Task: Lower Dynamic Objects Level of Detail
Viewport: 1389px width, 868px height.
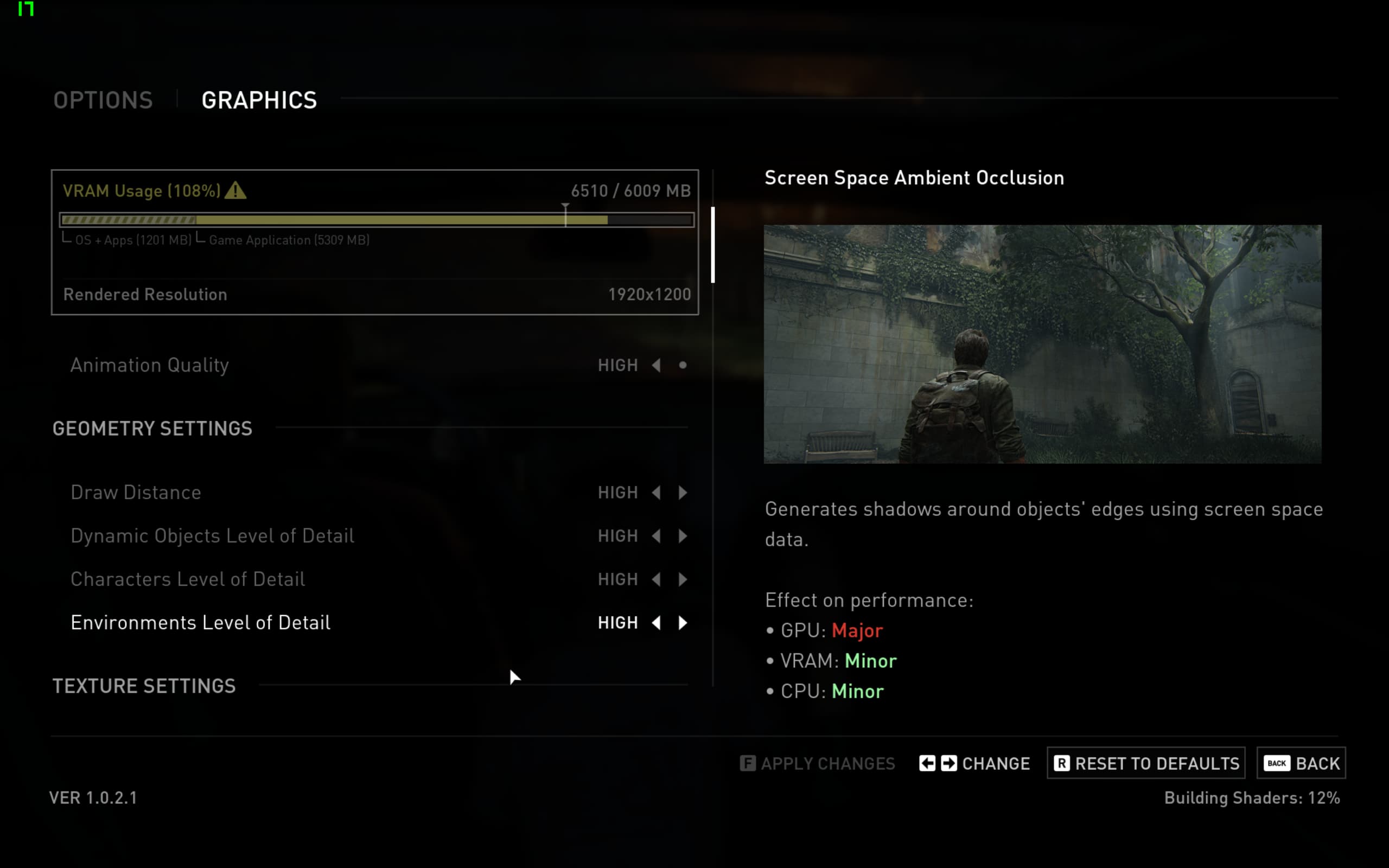Action: 656,535
